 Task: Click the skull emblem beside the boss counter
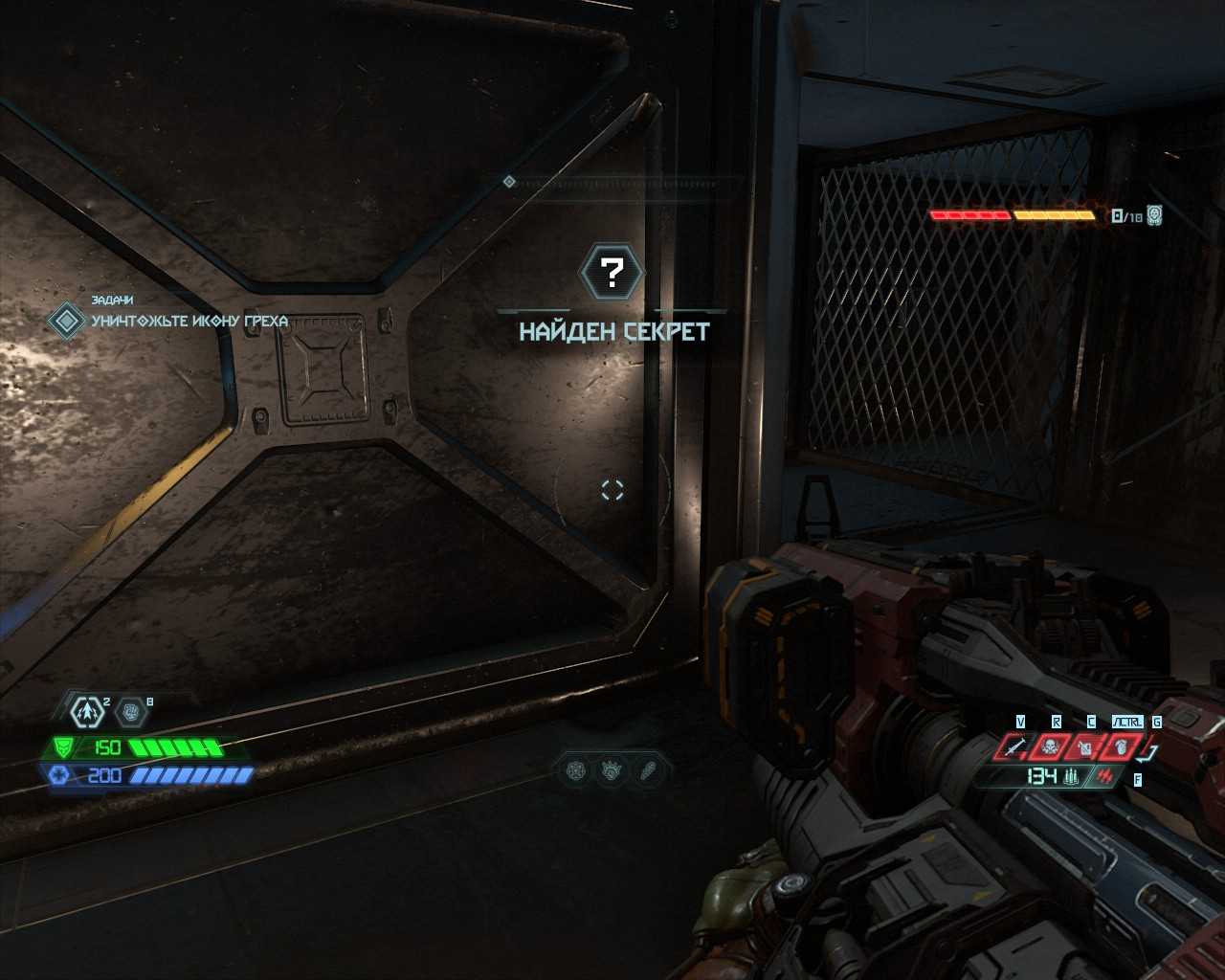[x=1154, y=215]
